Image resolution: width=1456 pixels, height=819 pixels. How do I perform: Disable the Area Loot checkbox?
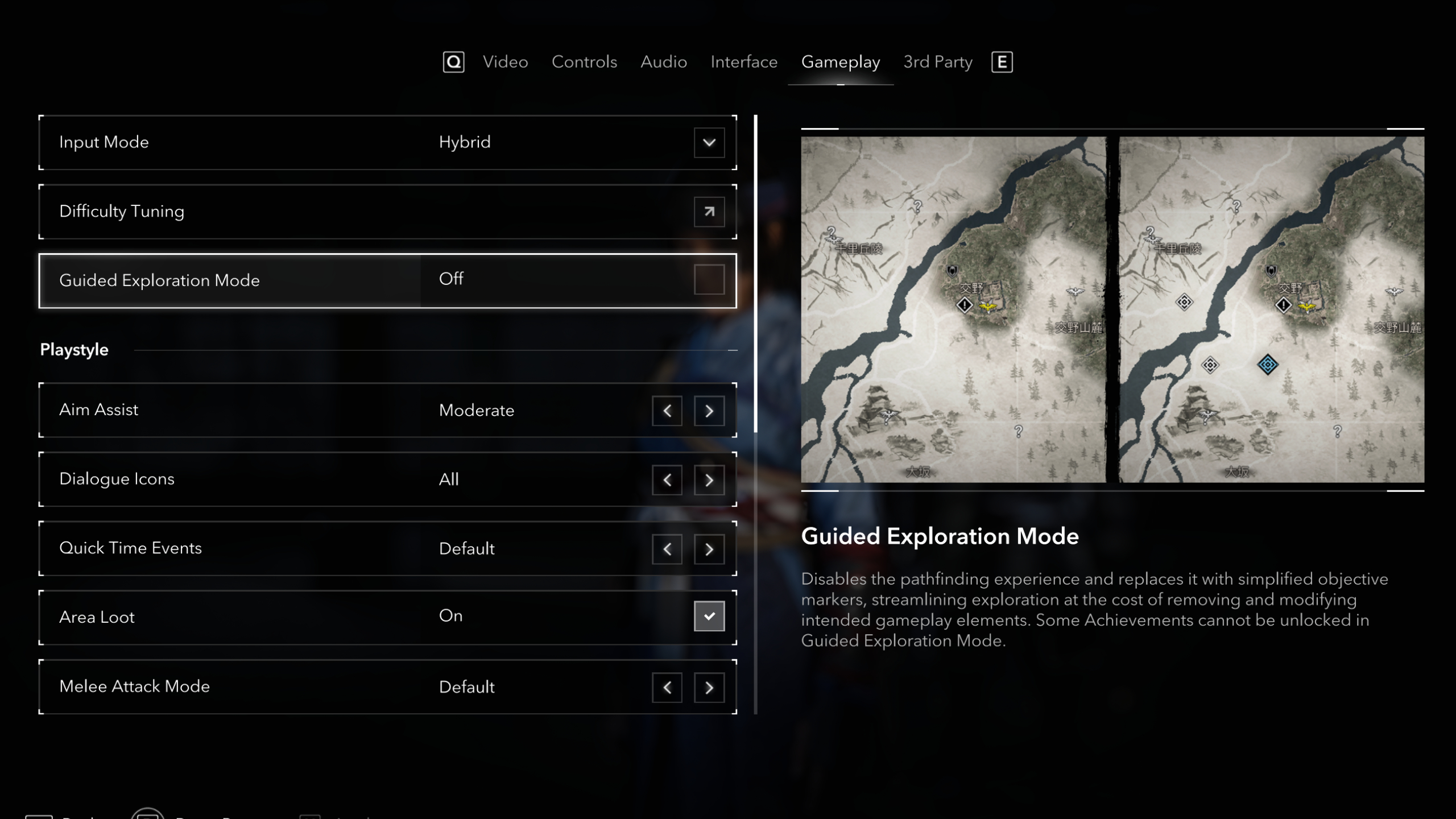pos(709,616)
